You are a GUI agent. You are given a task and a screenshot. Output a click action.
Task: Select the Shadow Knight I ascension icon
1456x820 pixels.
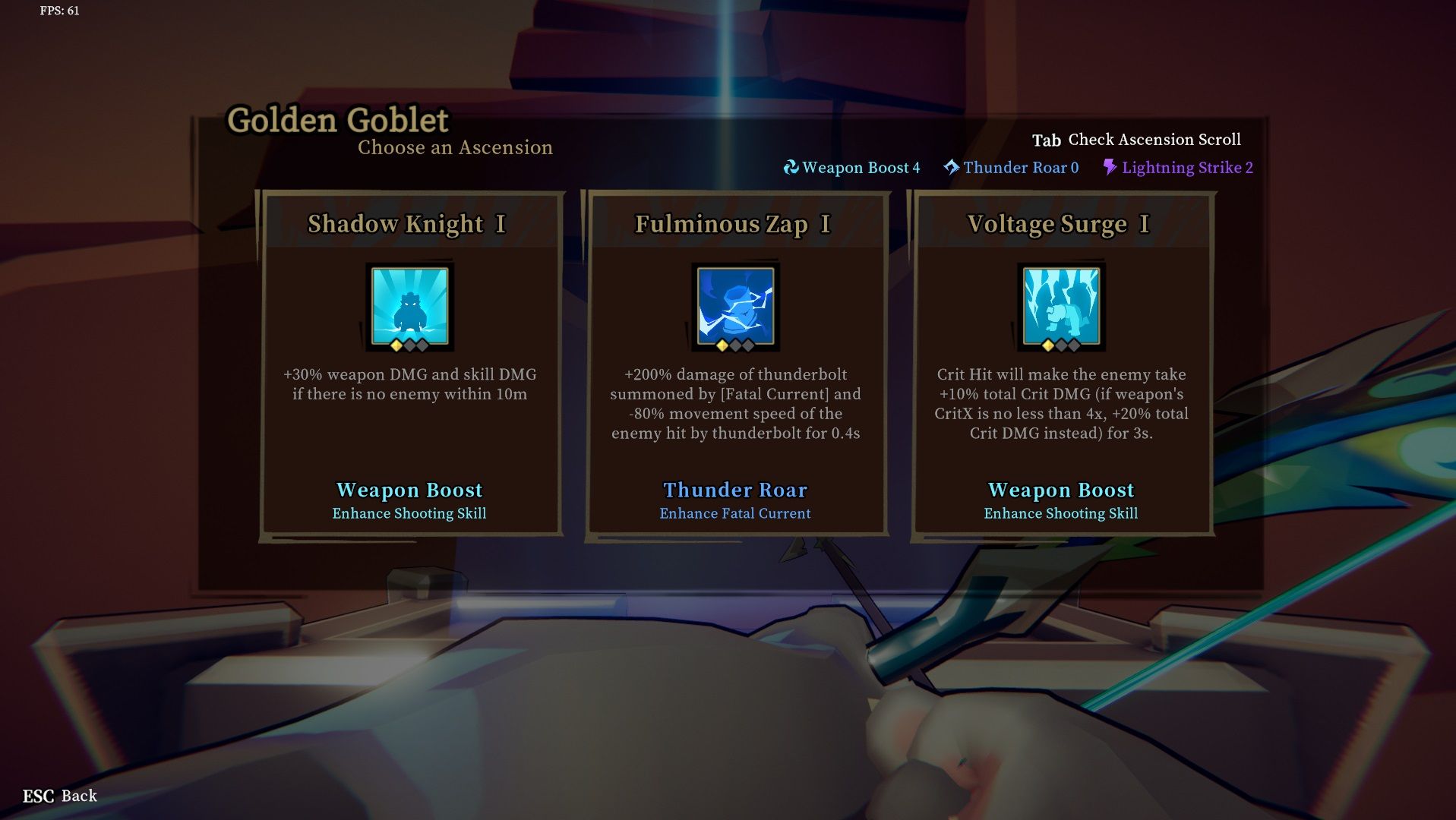pyautogui.click(x=409, y=307)
